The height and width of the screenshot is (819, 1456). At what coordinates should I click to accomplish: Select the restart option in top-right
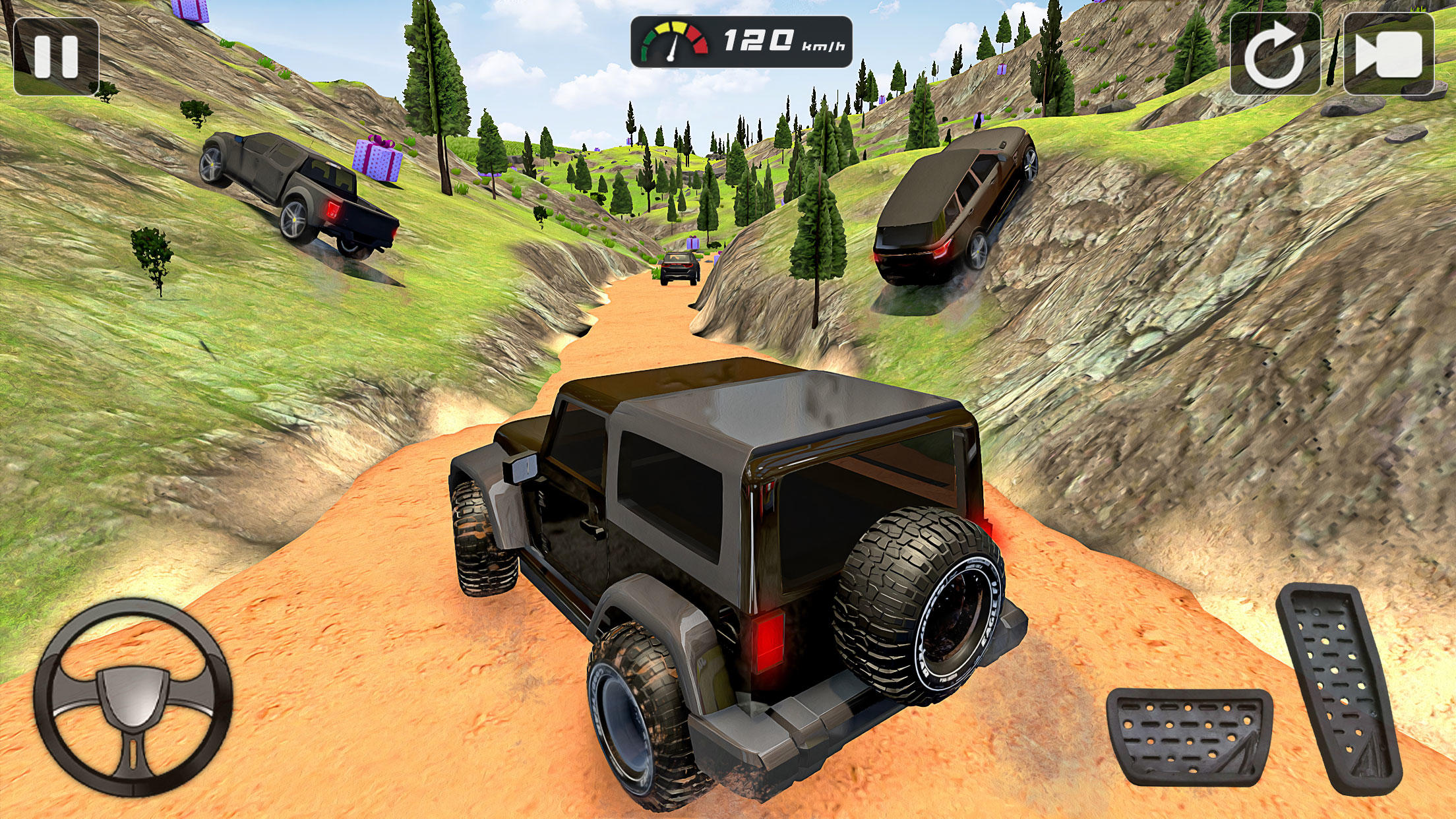point(1274,53)
